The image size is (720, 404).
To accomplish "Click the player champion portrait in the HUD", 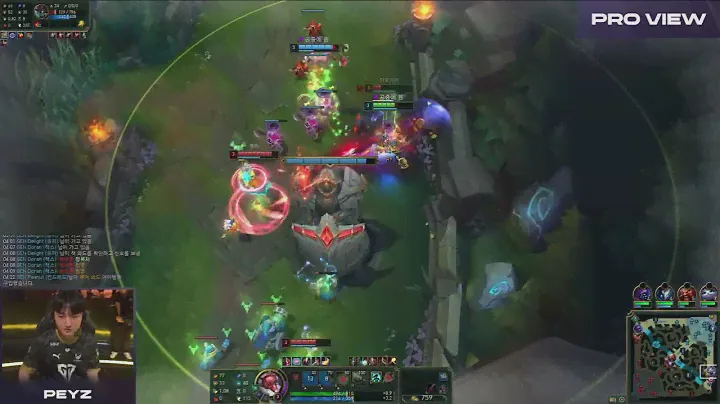I will 267,385.
